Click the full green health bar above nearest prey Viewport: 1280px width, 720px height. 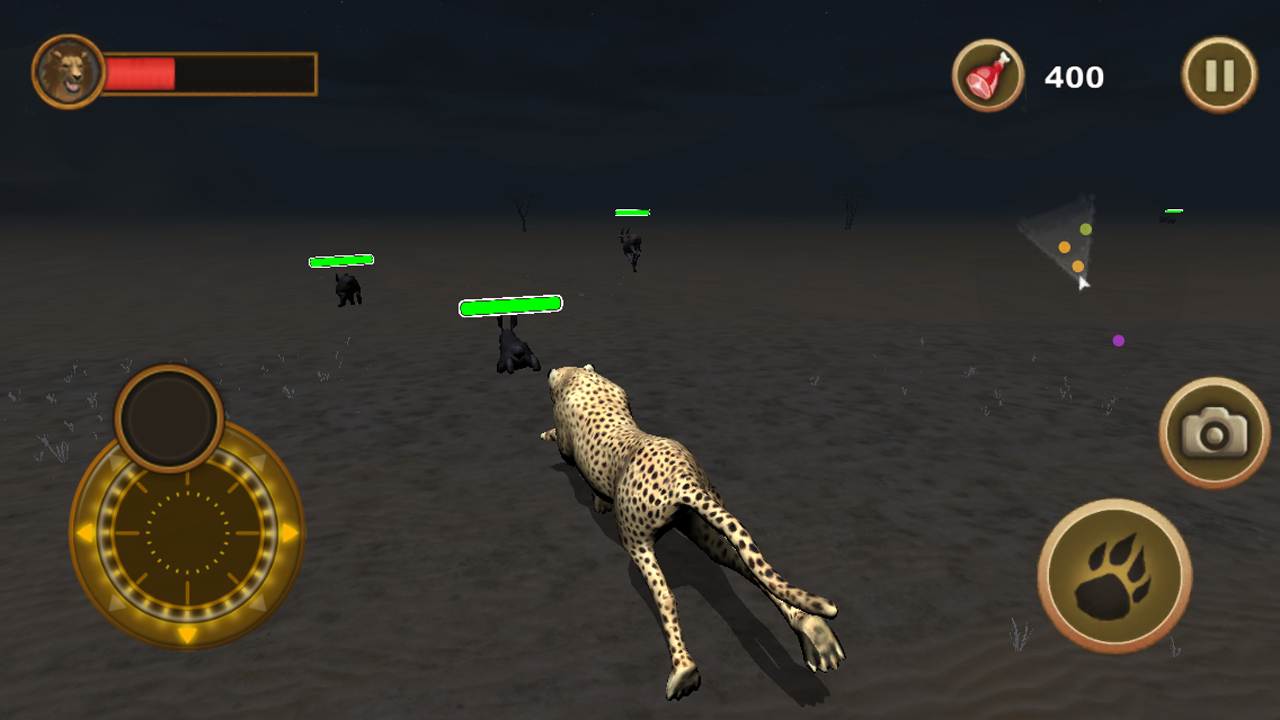[510, 305]
